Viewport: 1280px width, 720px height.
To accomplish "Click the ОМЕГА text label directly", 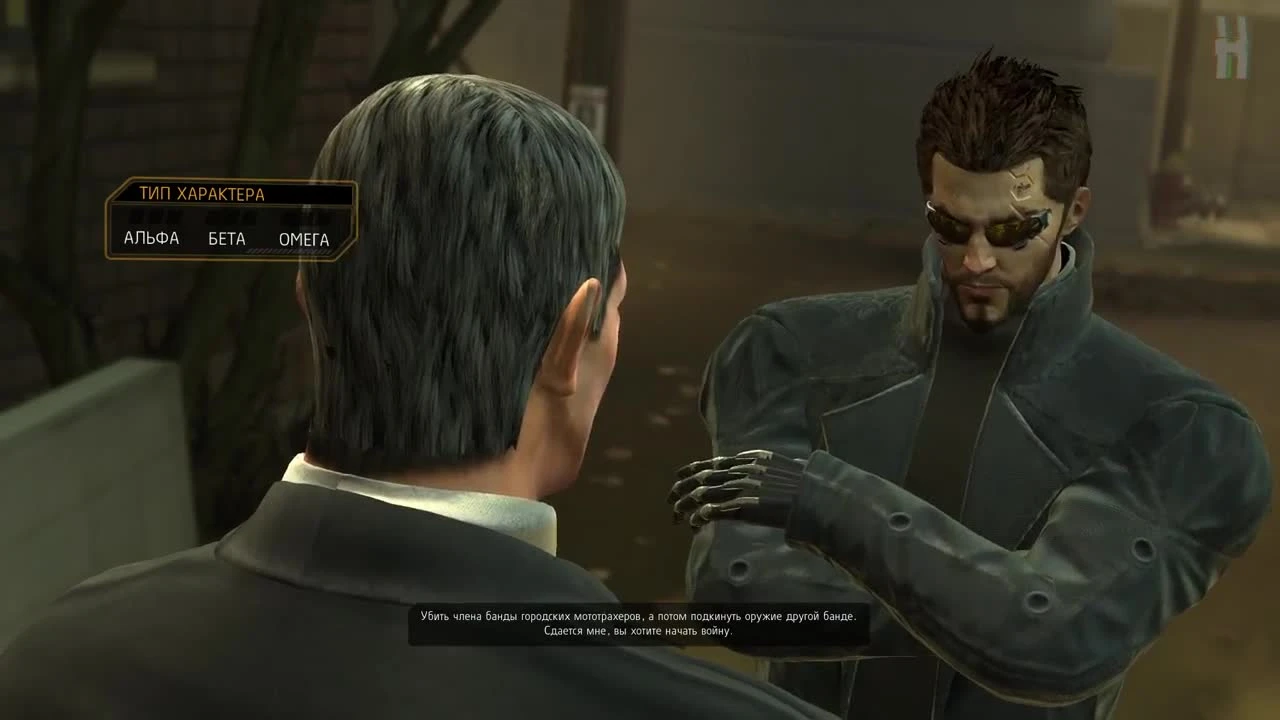I will click(303, 239).
